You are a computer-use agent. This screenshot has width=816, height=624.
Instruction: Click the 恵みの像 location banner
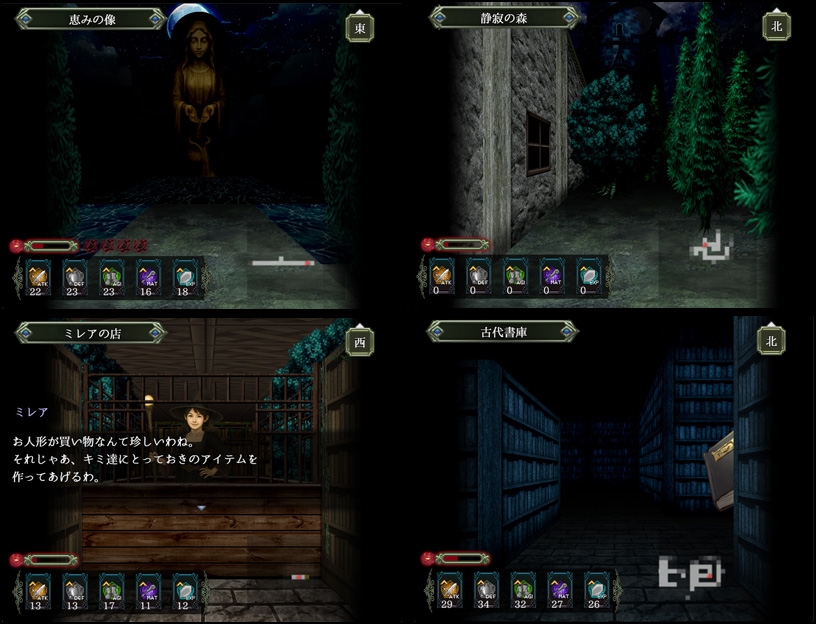point(90,19)
